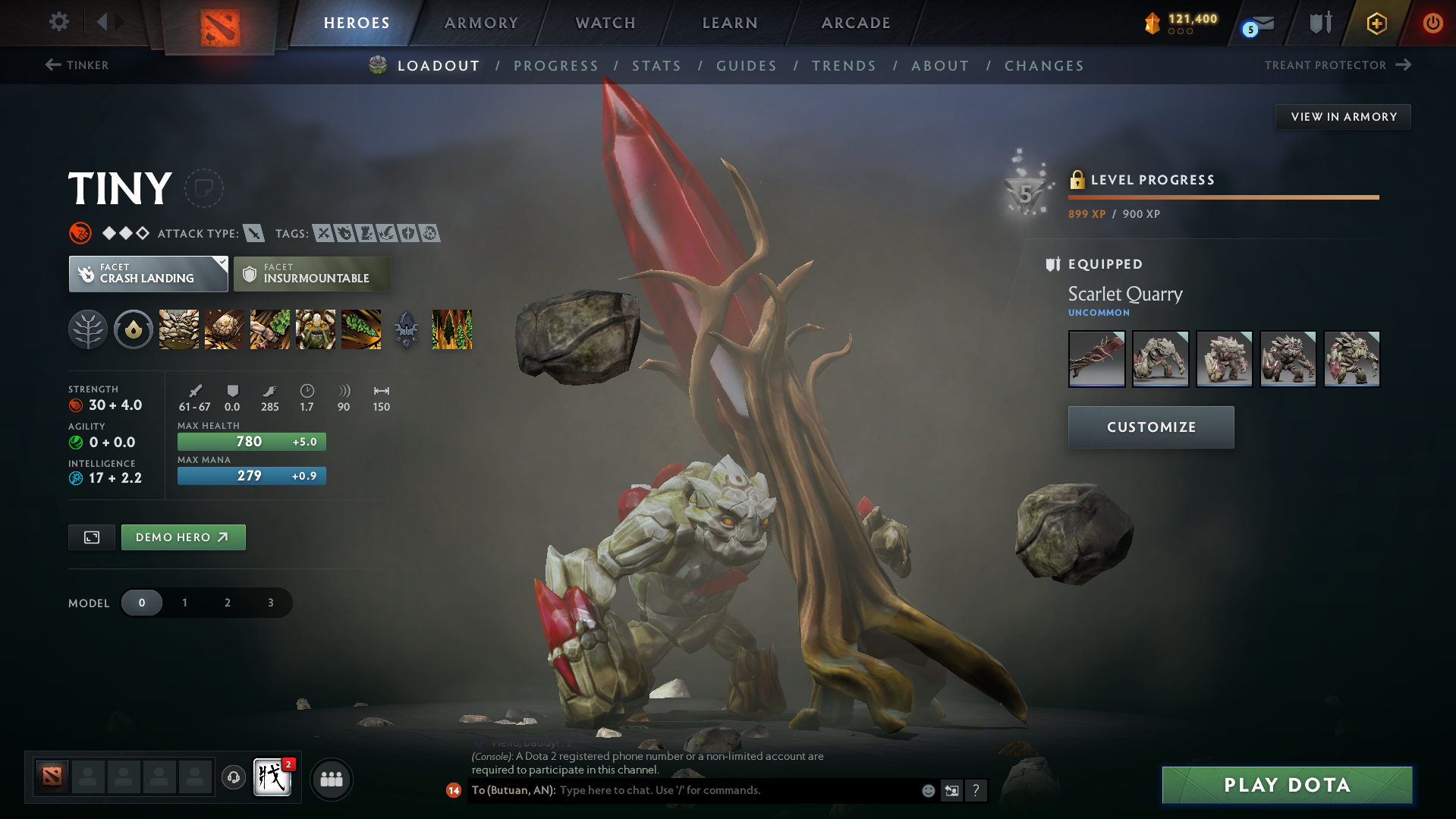Open the GUIDES section
The image size is (1456, 819).
click(746, 65)
